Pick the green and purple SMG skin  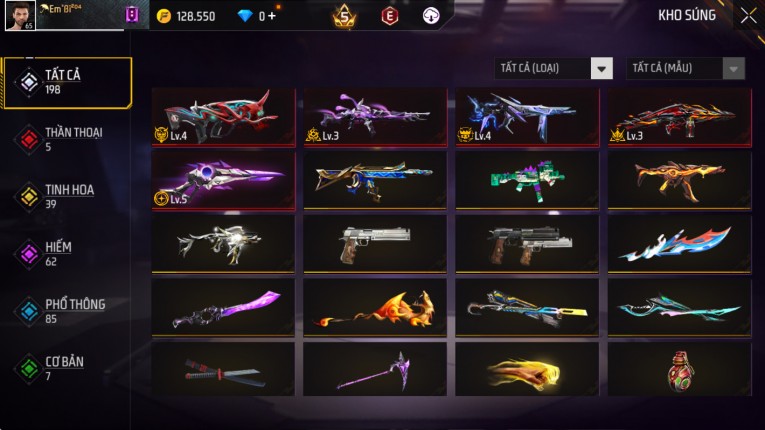[527, 181]
